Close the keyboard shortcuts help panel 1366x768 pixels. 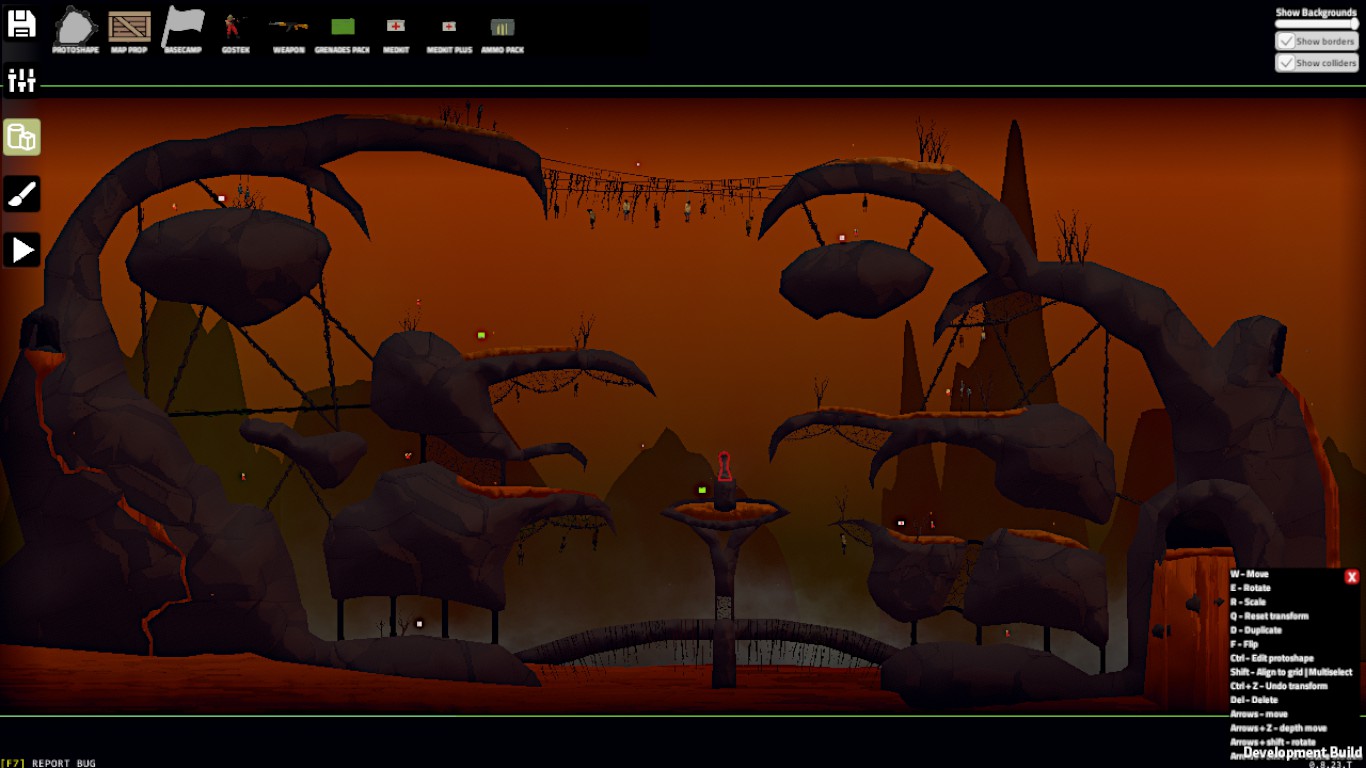[x=1352, y=577]
